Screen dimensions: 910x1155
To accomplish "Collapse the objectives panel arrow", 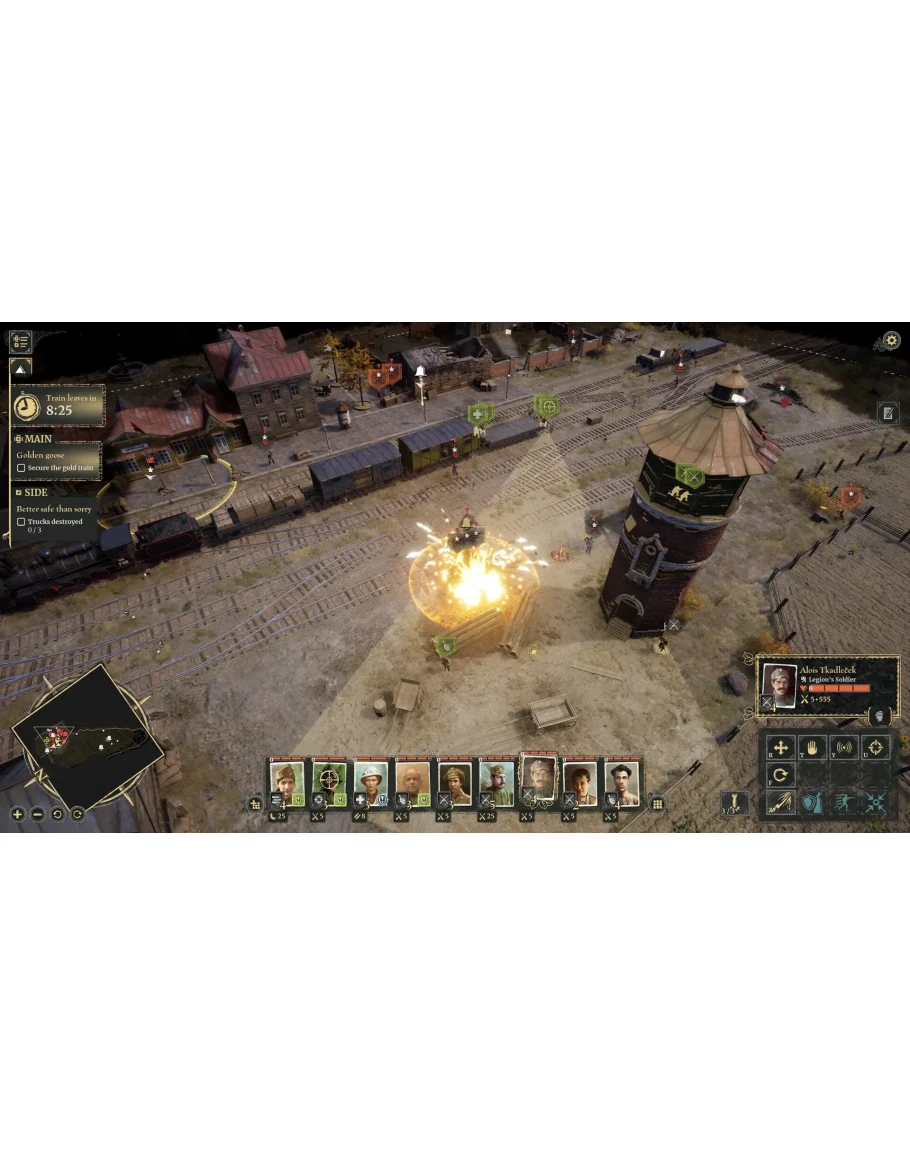I will [x=21, y=369].
